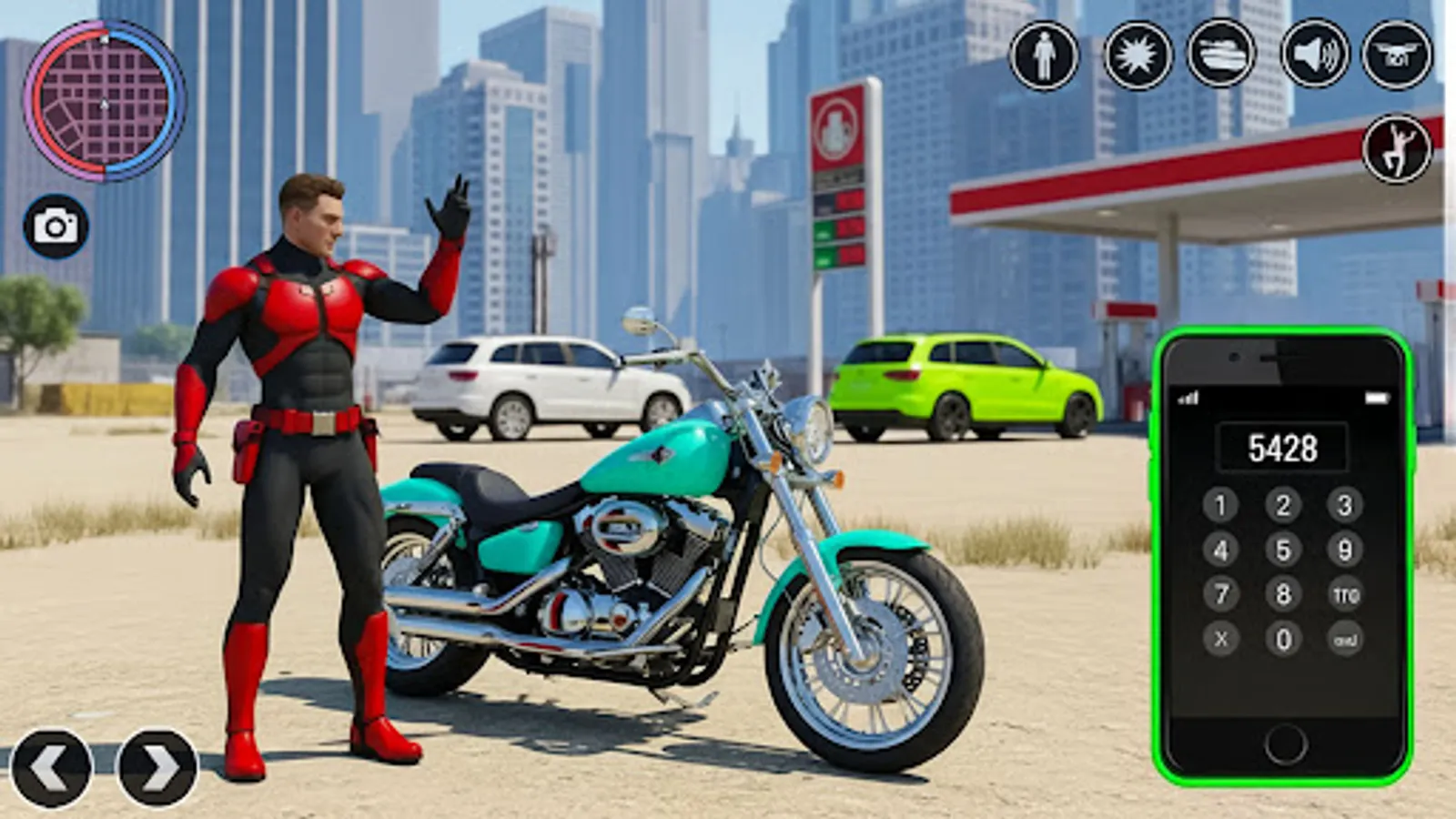
Task: Tap the battery icon on the phone screen
Action: (x=1380, y=398)
